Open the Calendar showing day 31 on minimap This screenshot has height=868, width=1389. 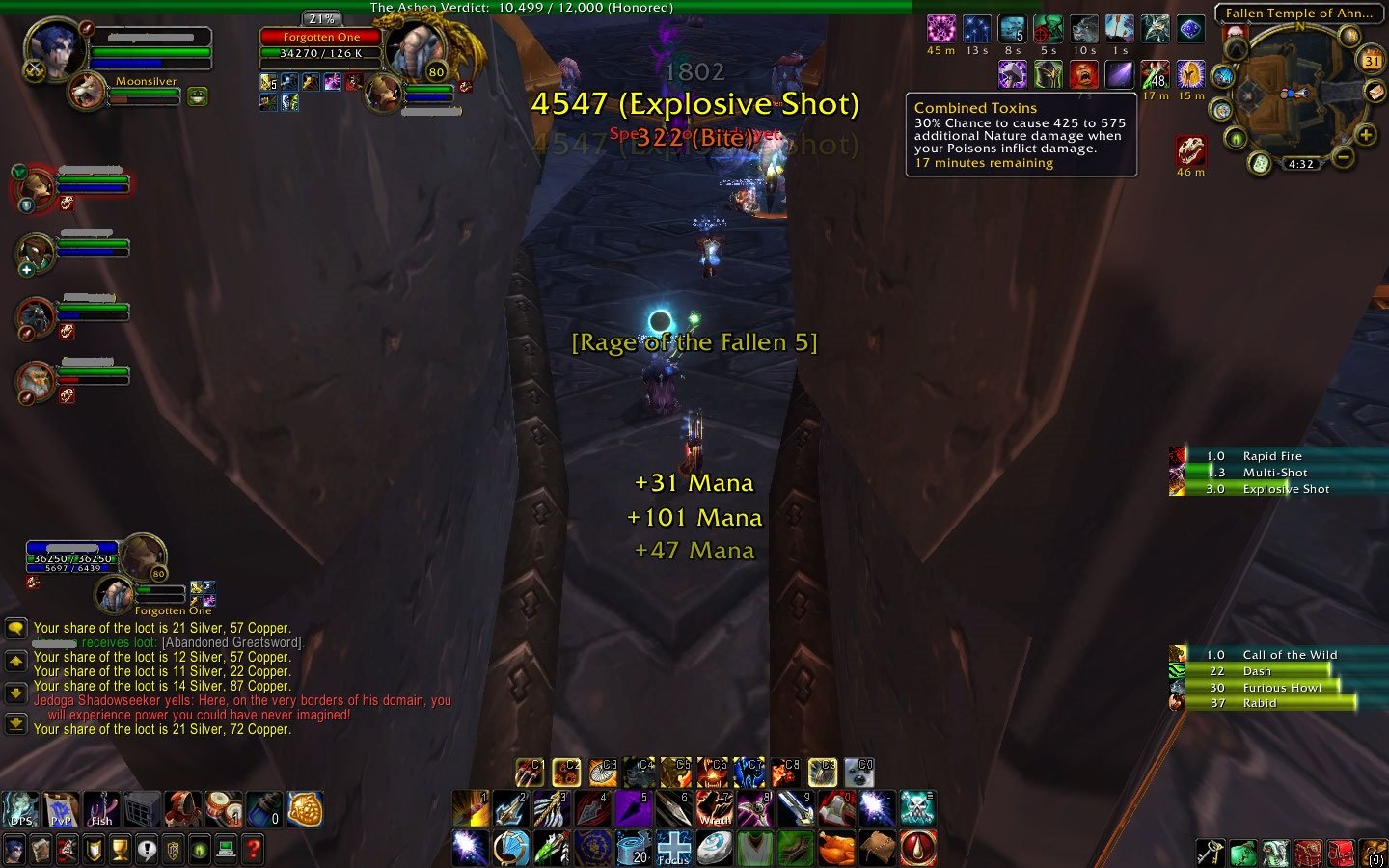1370,60
